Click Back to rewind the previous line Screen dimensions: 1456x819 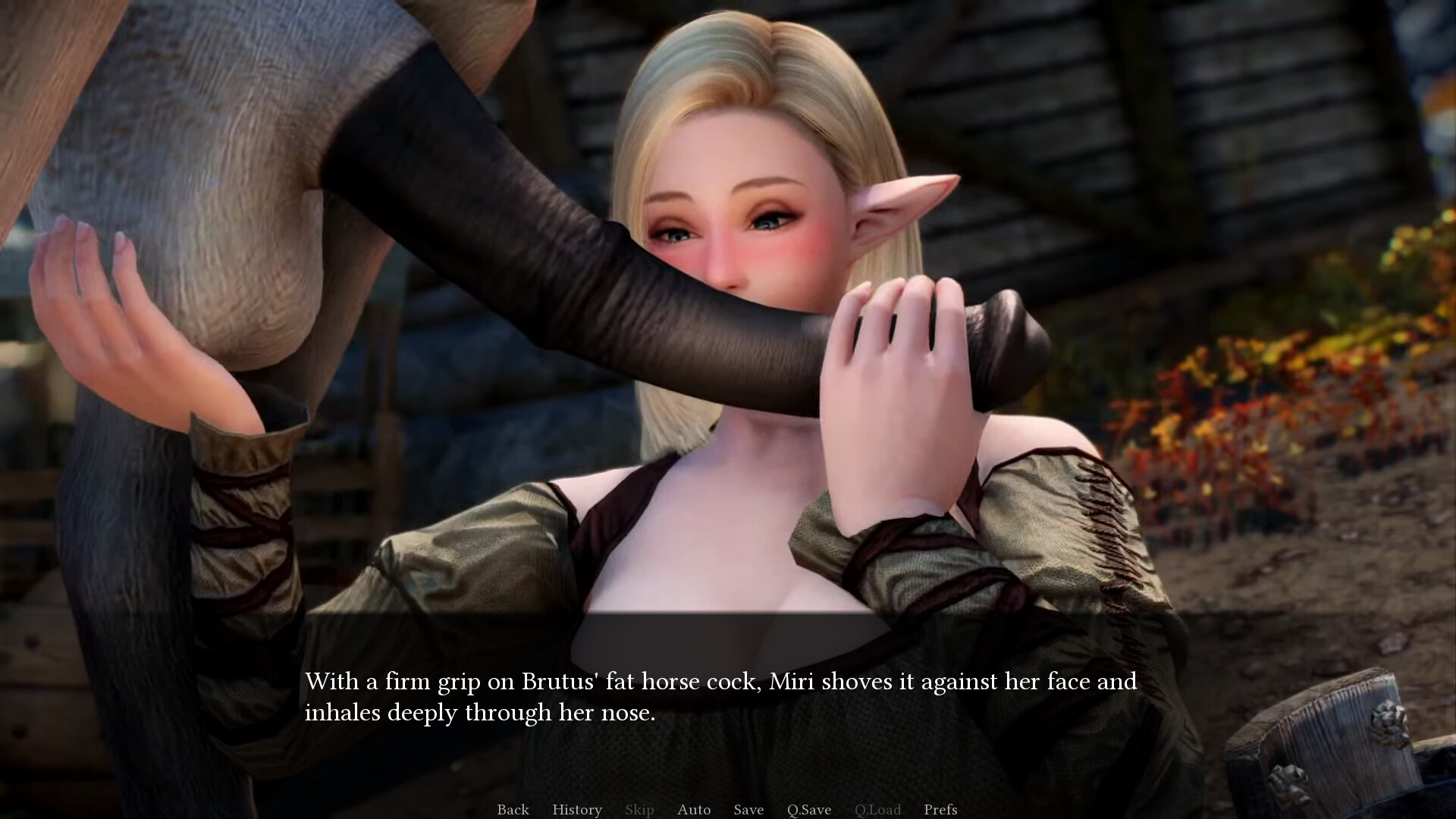(x=513, y=810)
